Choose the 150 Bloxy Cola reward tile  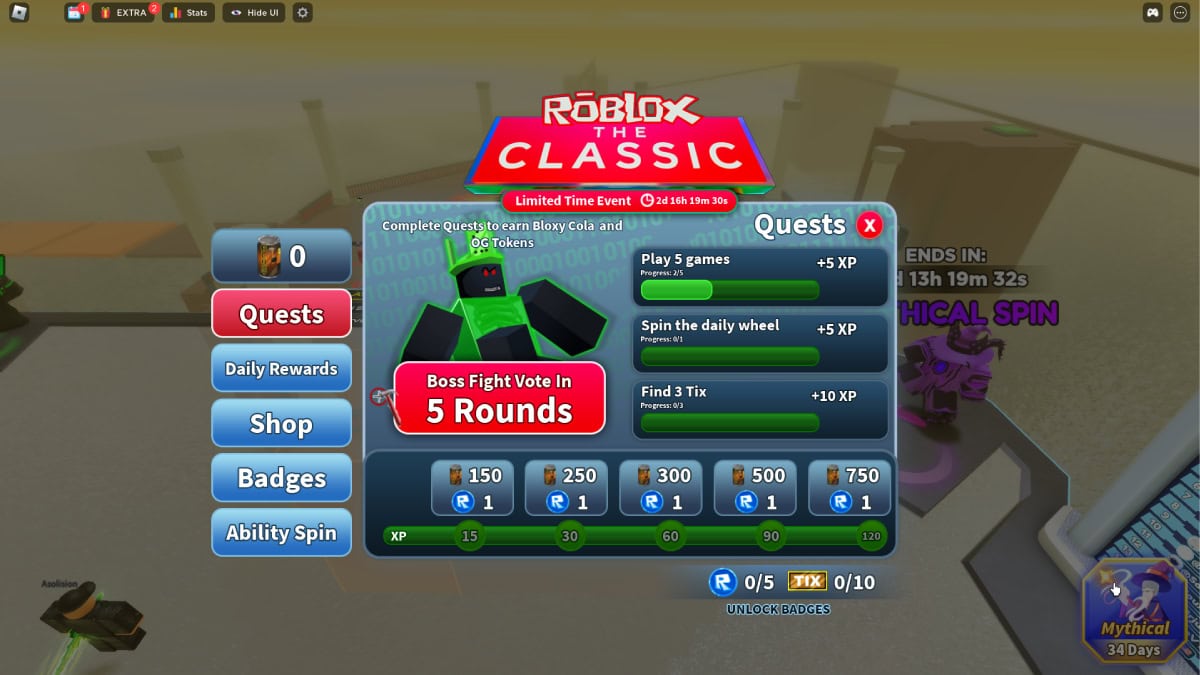coord(472,488)
